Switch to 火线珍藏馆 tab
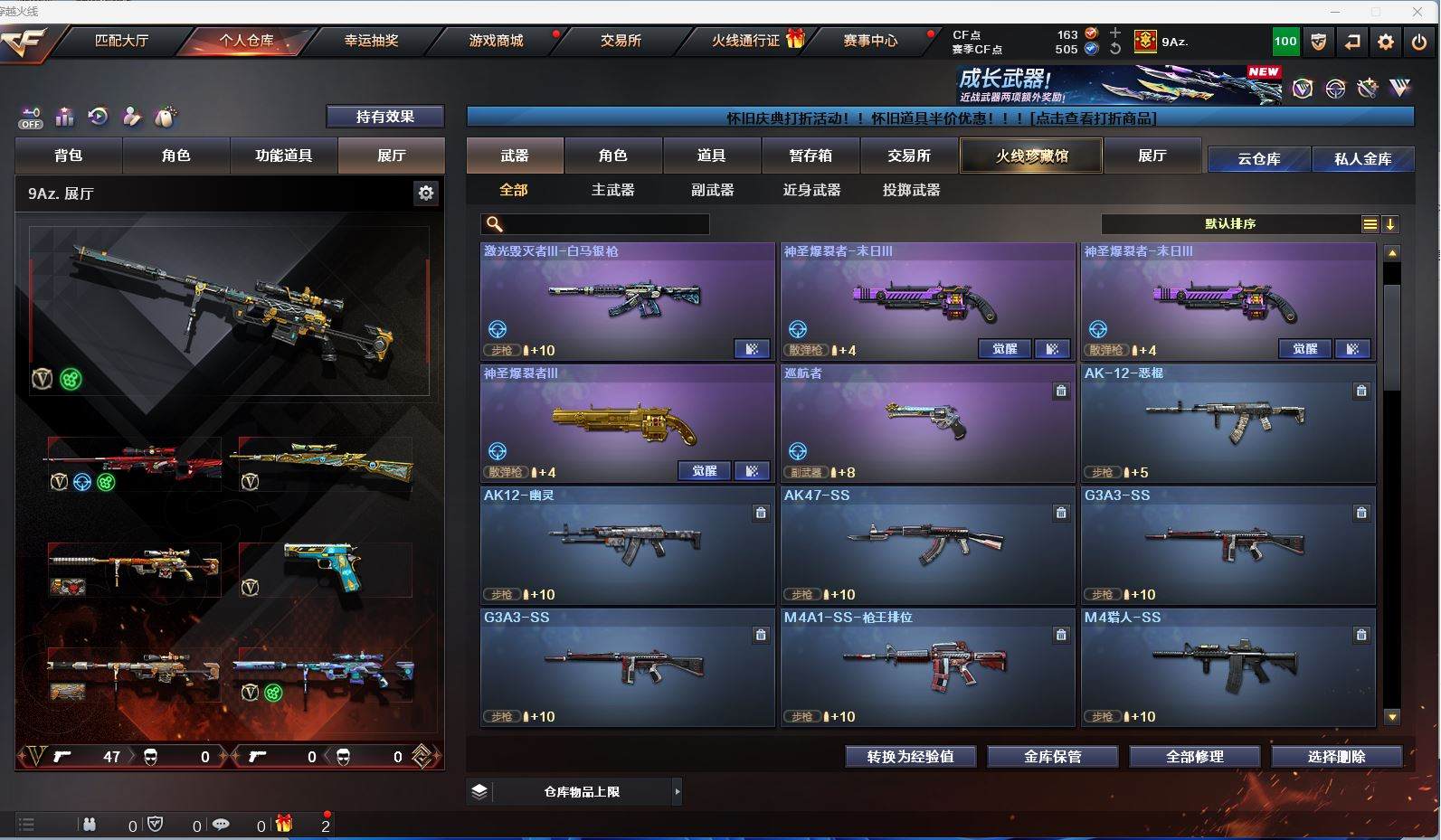 coord(1031,156)
